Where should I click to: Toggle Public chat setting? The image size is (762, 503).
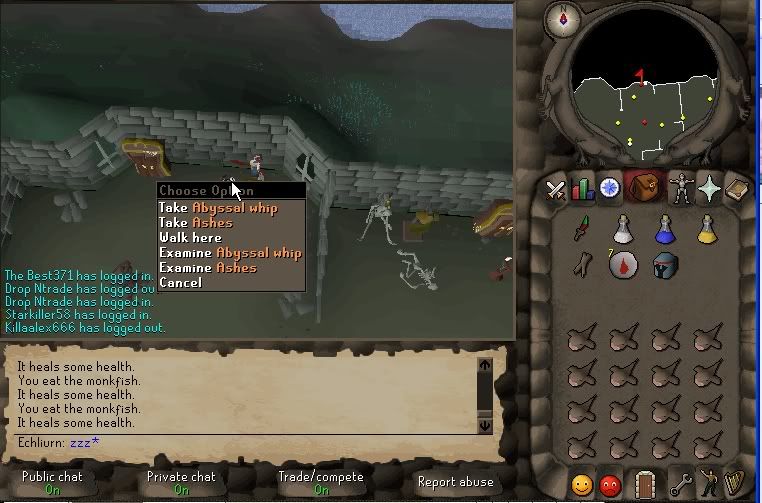pos(52,483)
